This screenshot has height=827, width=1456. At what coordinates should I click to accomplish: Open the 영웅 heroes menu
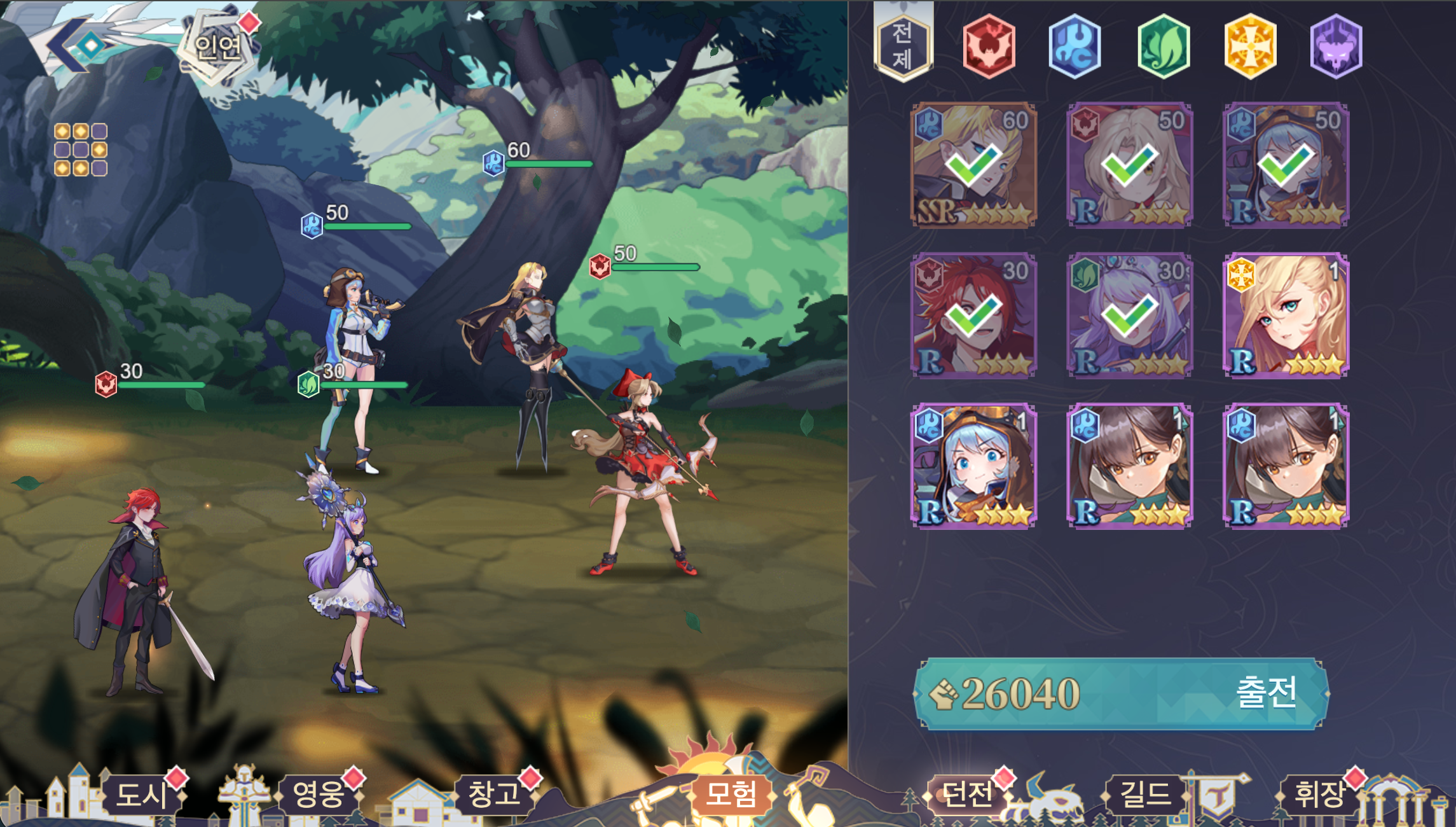click(x=318, y=794)
